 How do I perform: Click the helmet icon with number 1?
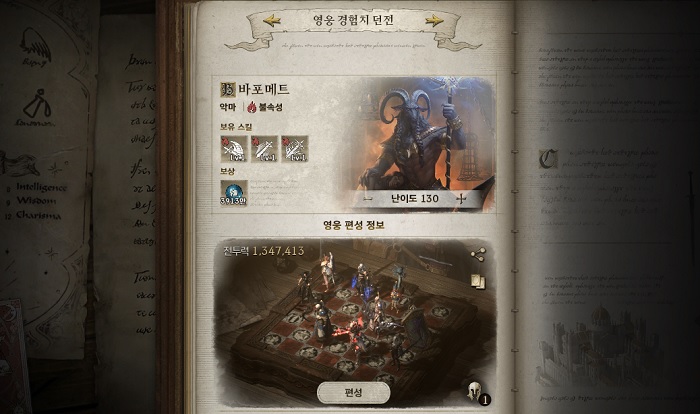(x=475, y=392)
